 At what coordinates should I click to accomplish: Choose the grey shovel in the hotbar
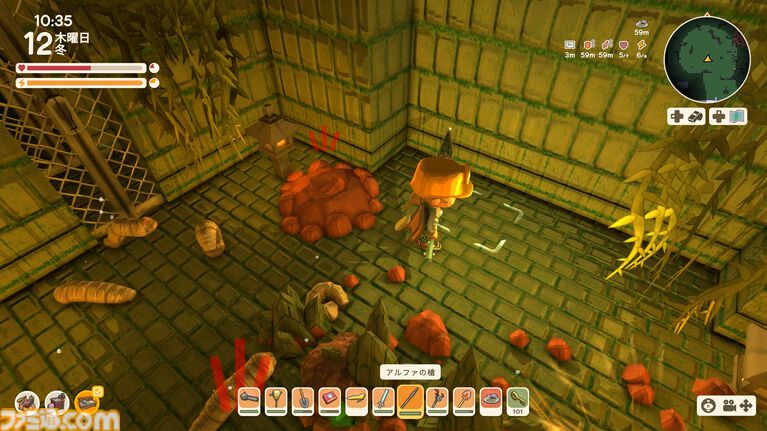304,400
